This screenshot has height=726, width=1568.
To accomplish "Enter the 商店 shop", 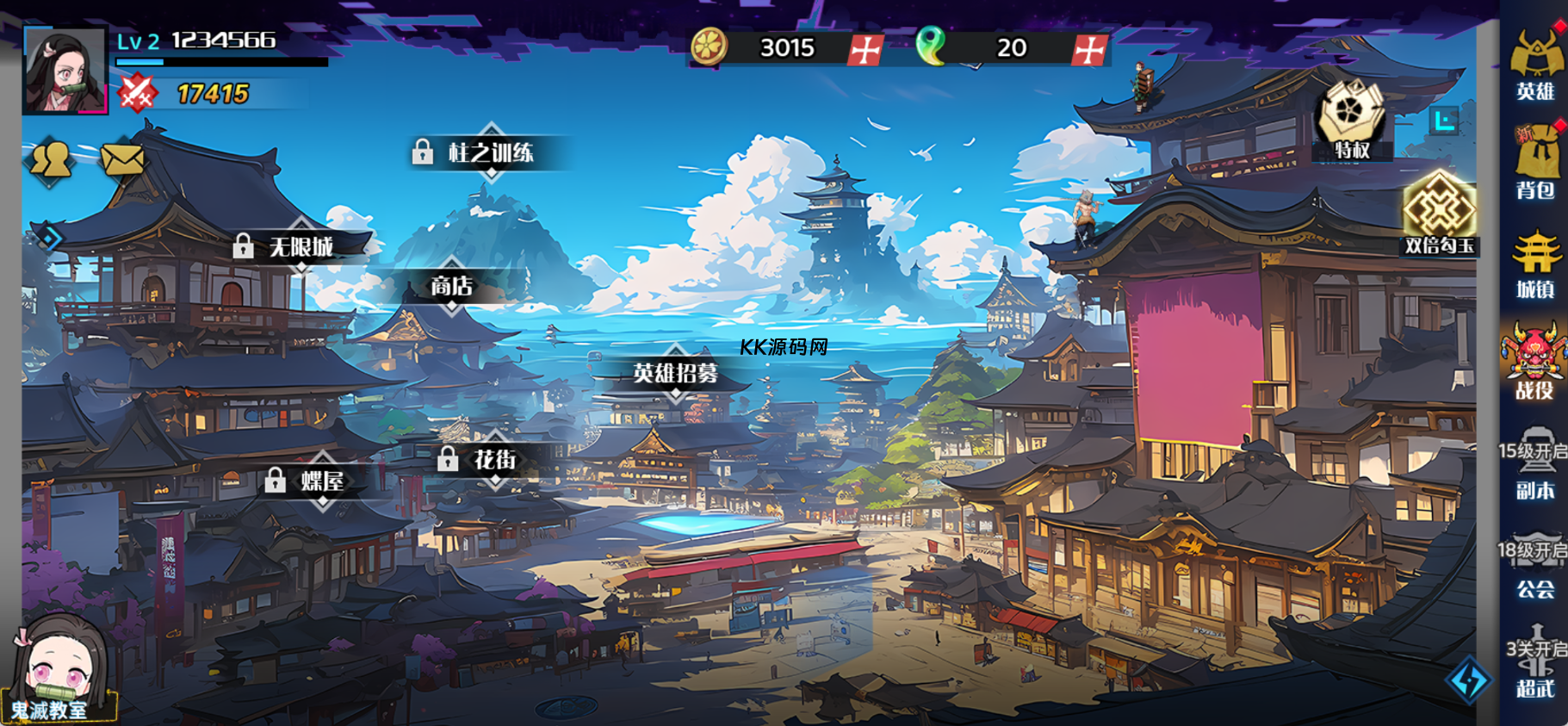I will (x=452, y=286).
